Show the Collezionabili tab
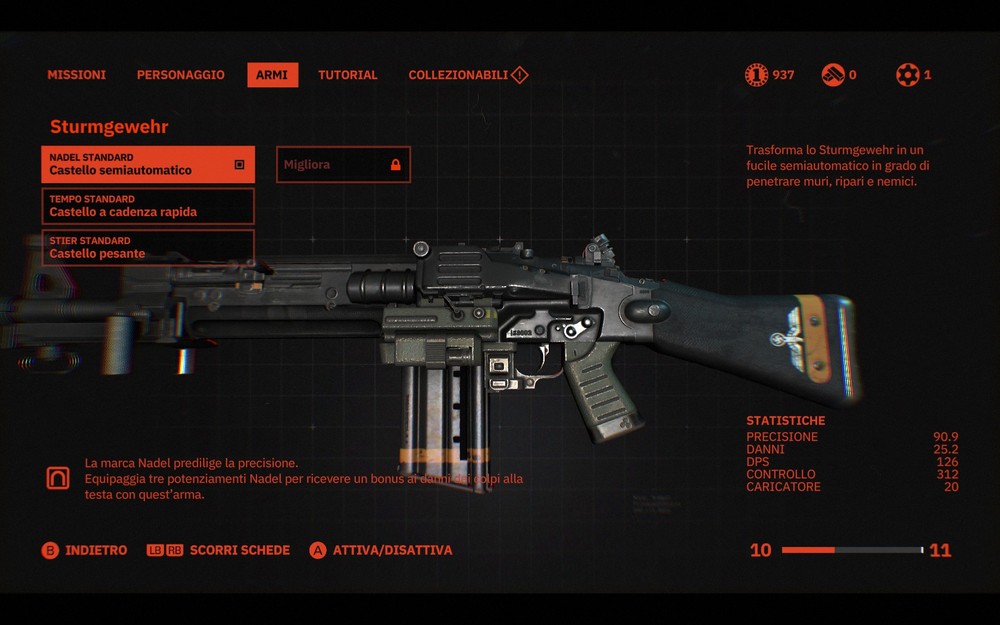 coord(467,75)
